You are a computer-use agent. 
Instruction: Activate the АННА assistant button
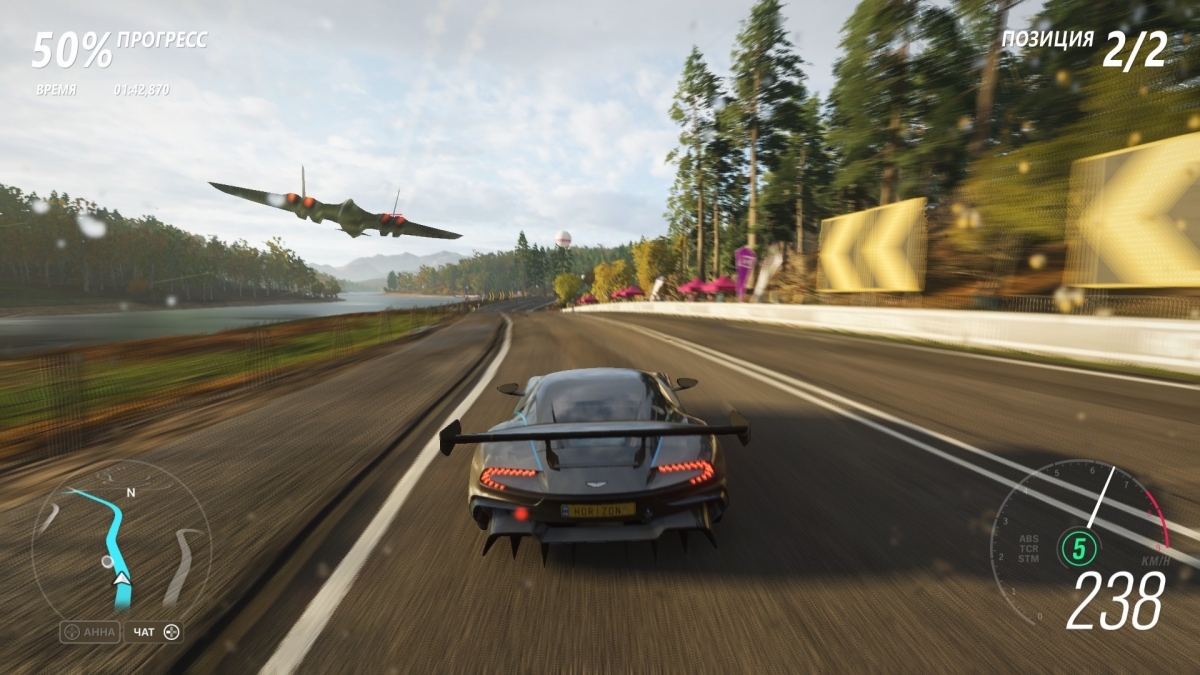coord(90,632)
